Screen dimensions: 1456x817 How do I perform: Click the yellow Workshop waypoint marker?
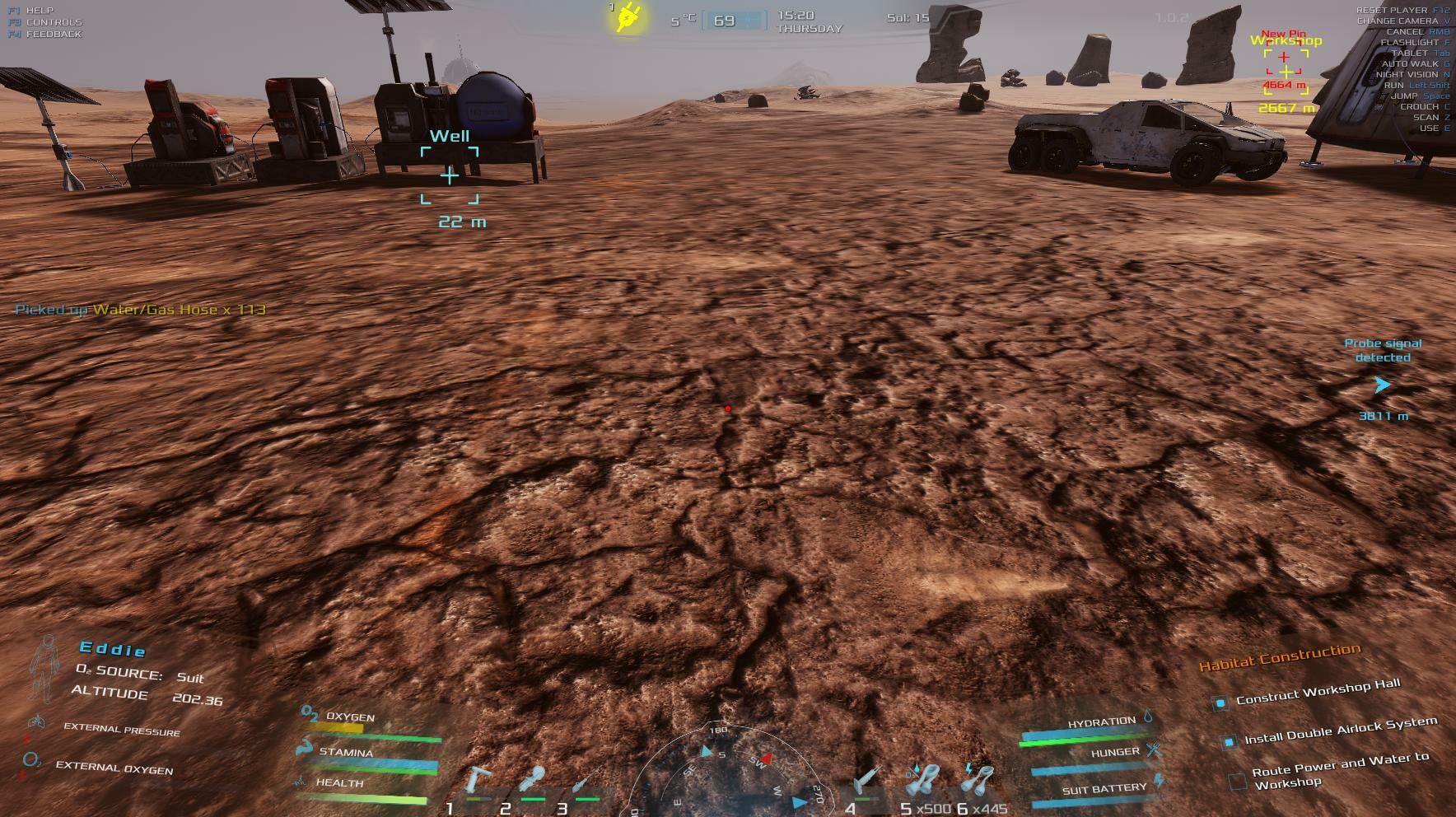coord(1286,72)
